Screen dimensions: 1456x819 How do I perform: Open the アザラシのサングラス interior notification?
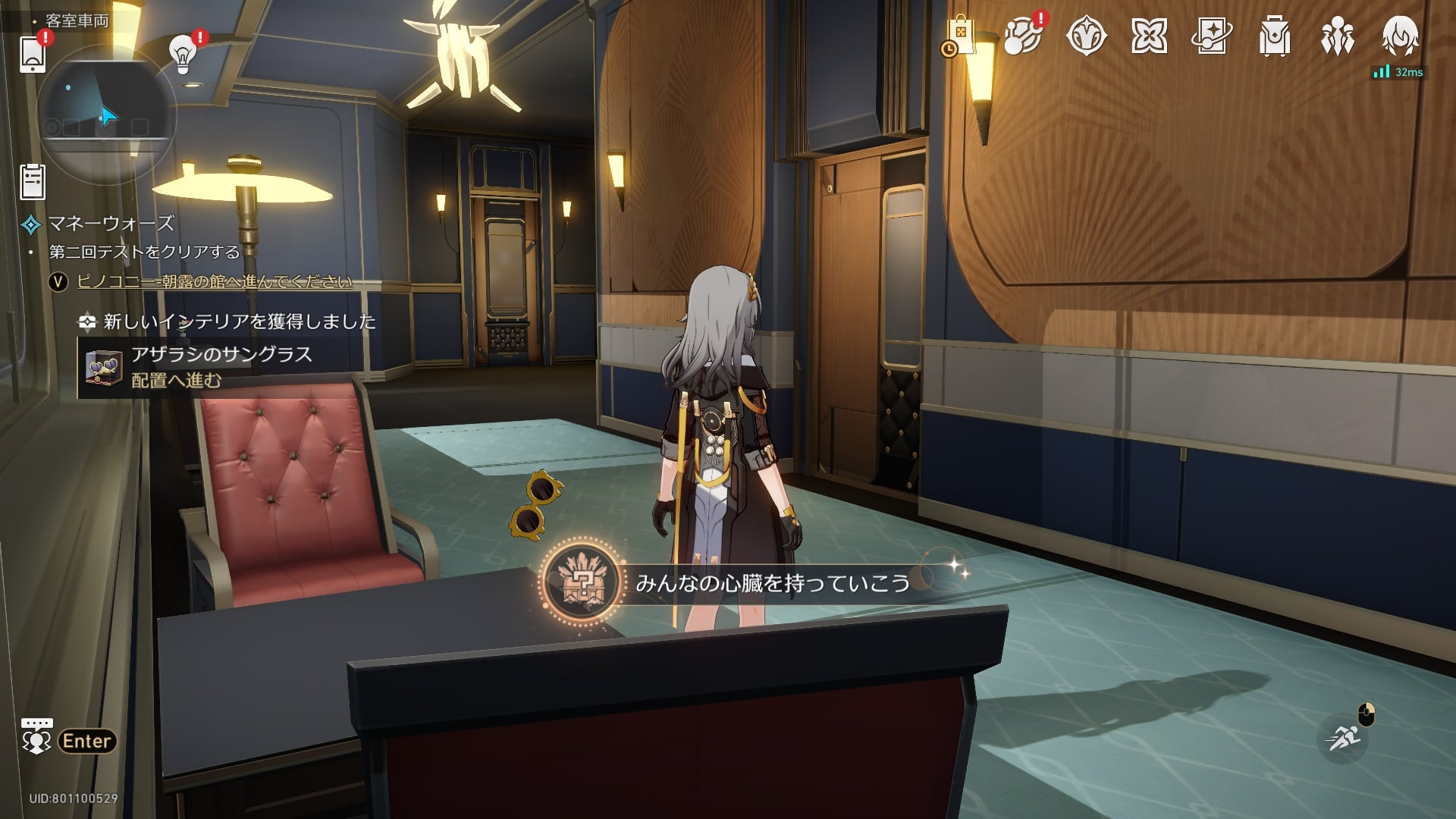220,368
